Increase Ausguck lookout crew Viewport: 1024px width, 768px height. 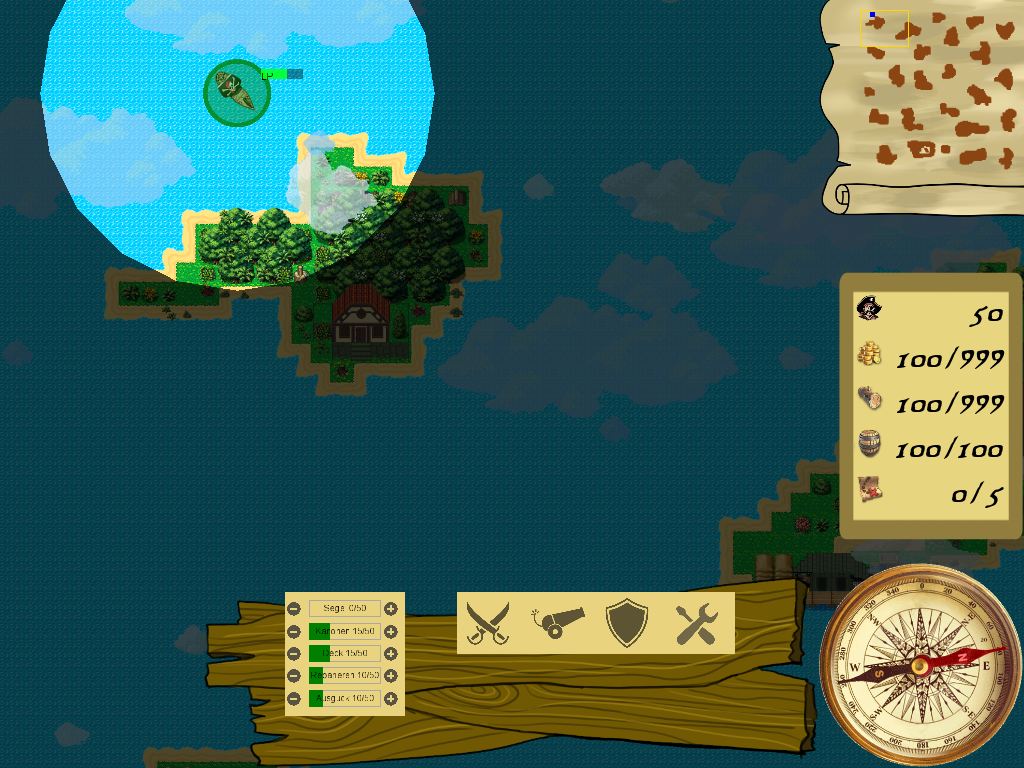[391, 698]
